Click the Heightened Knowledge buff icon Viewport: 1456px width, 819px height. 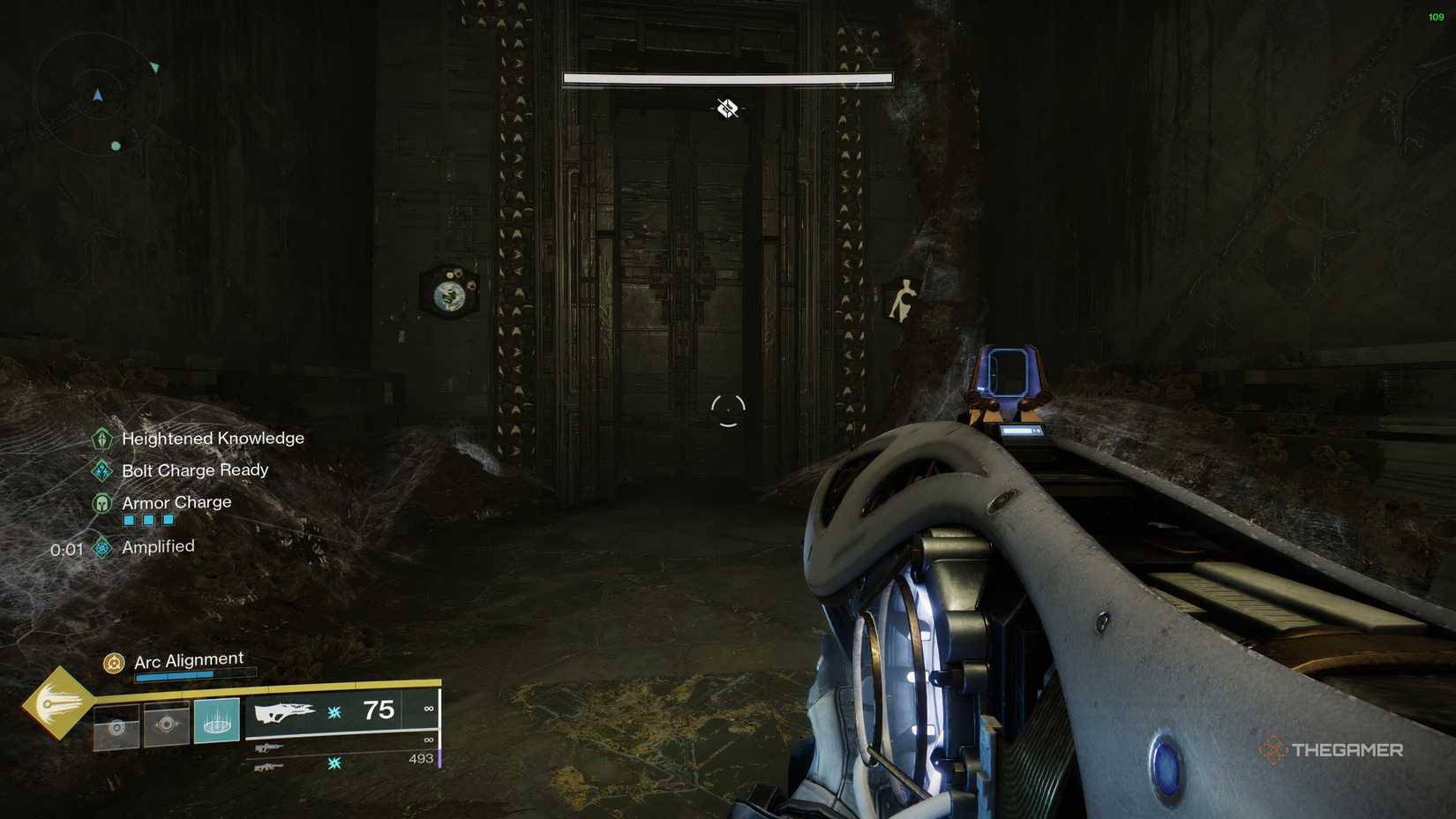(101, 439)
